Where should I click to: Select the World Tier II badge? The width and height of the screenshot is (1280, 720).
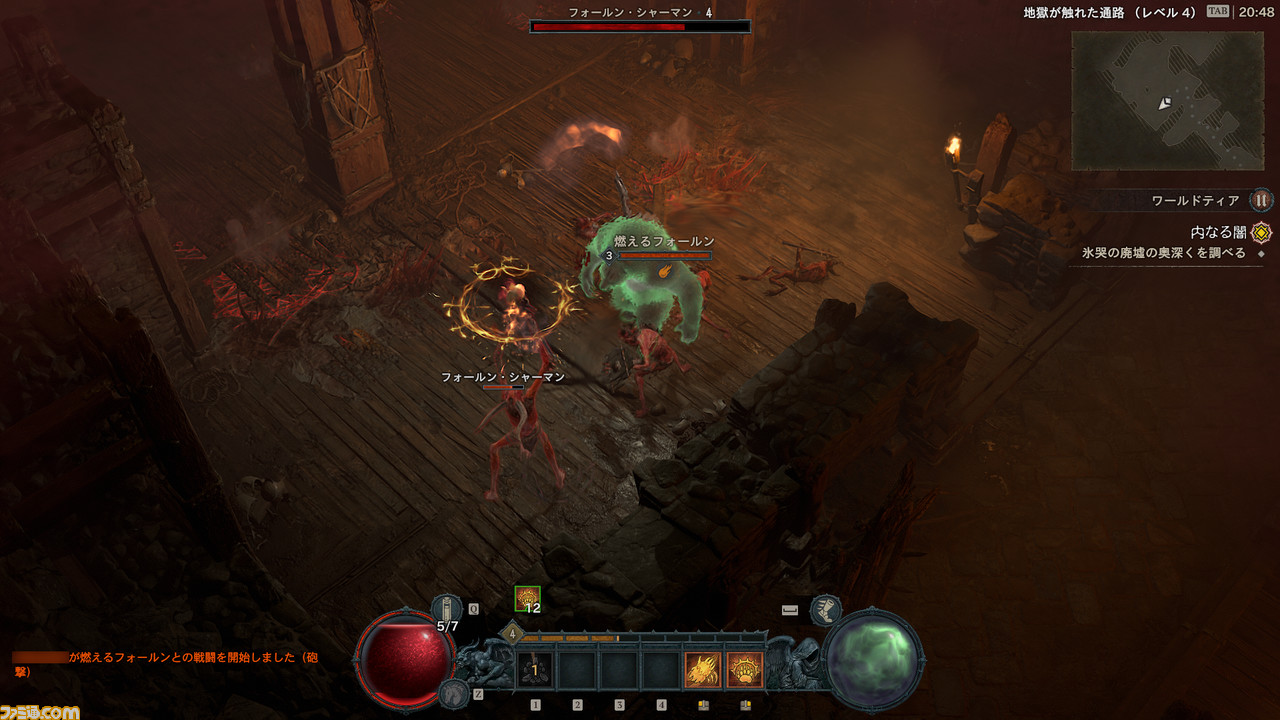click(x=1262, y=200)
